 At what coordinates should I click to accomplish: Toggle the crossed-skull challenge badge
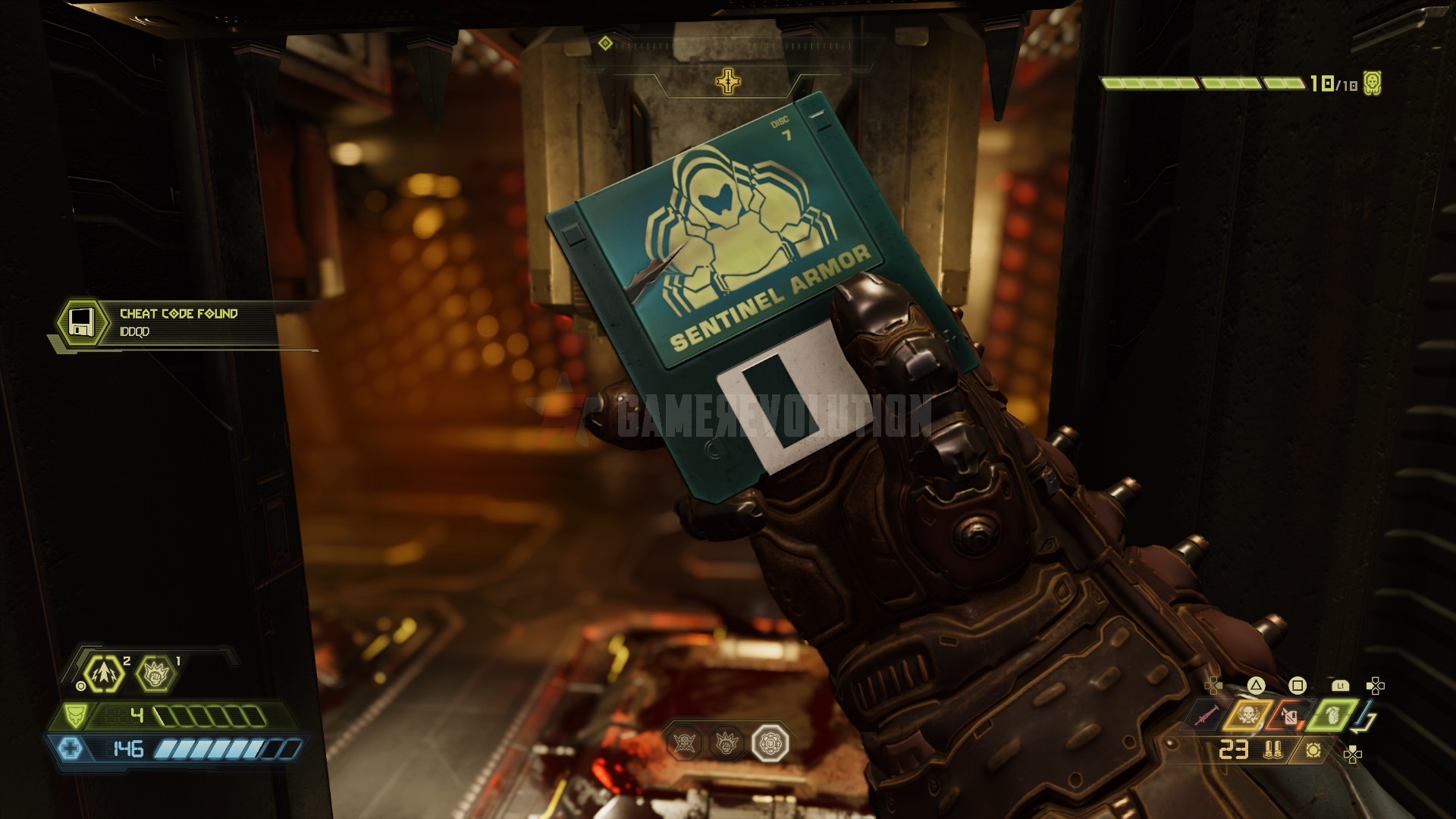point(685,743)
